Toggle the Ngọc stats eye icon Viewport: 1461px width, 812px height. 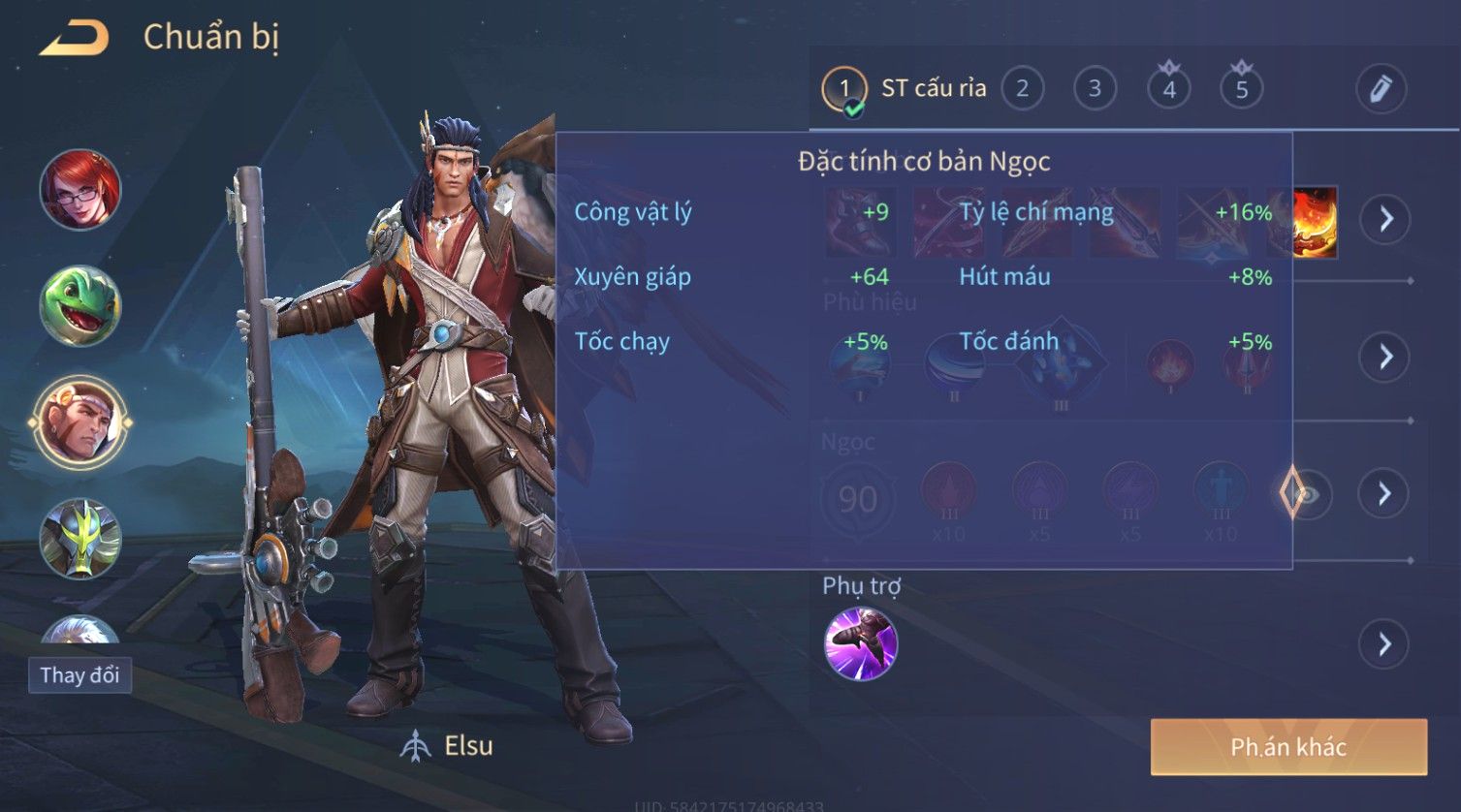1307,495
